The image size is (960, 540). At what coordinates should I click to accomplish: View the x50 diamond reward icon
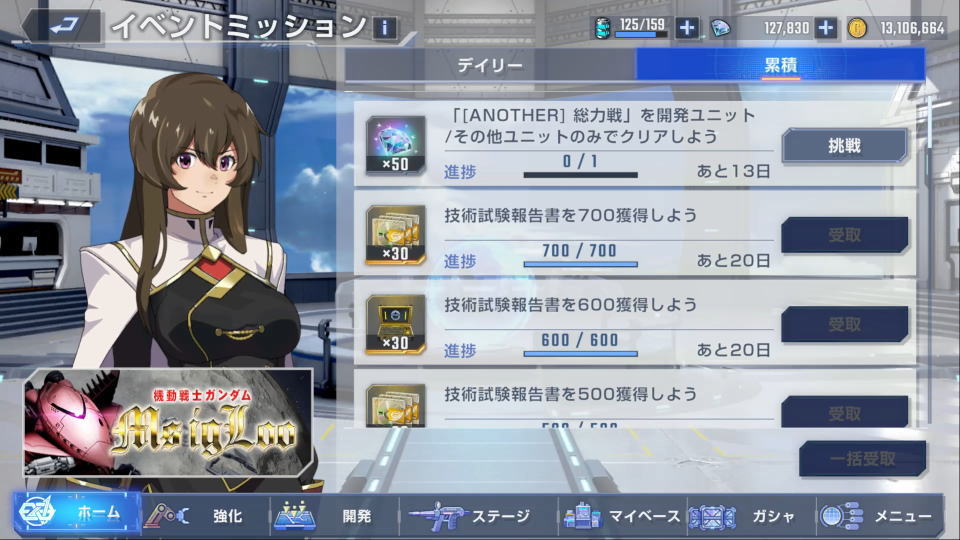(395, 145)
